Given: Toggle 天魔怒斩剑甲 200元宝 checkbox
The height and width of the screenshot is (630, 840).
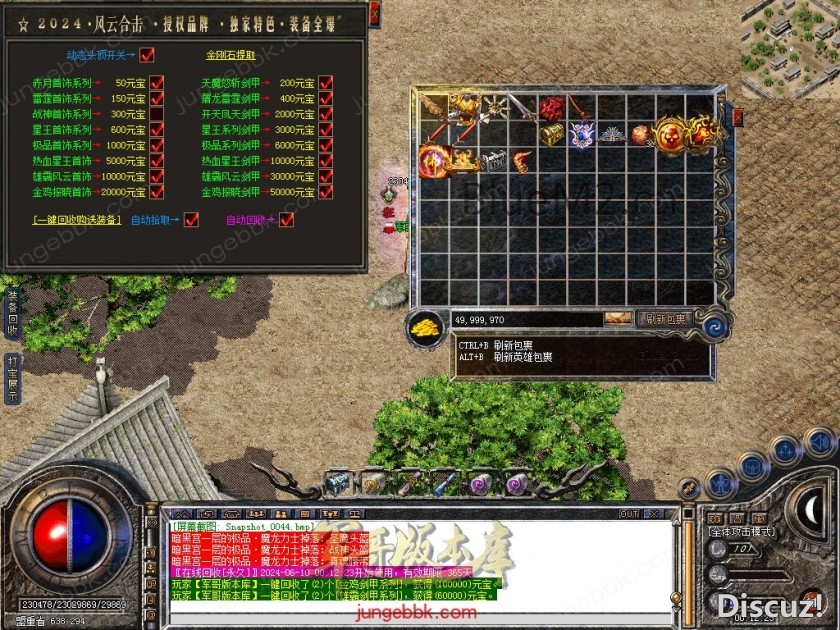Looking at the screenshot, I should [326, 83].
